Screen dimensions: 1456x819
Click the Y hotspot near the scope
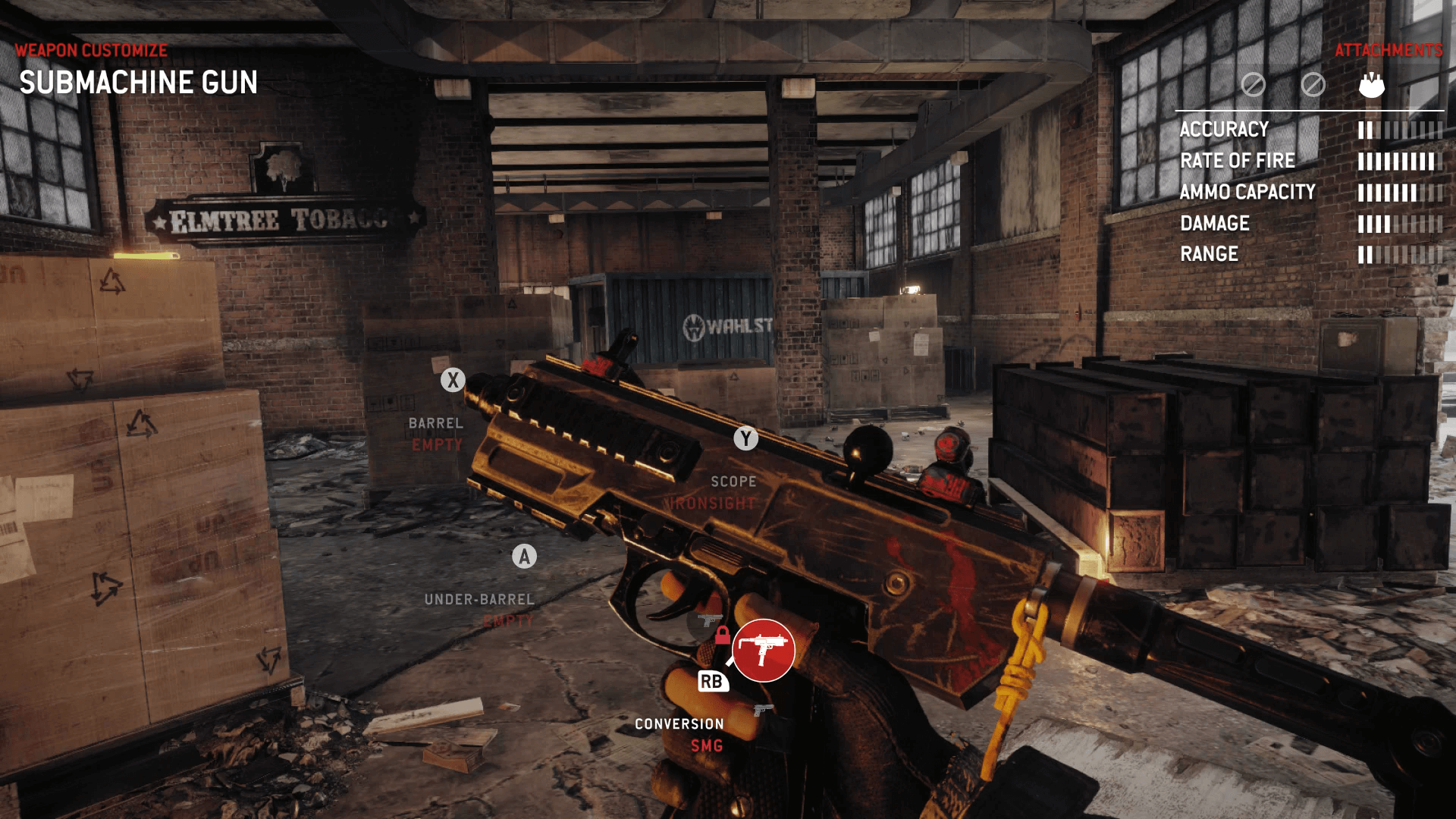tap(746, 437)
